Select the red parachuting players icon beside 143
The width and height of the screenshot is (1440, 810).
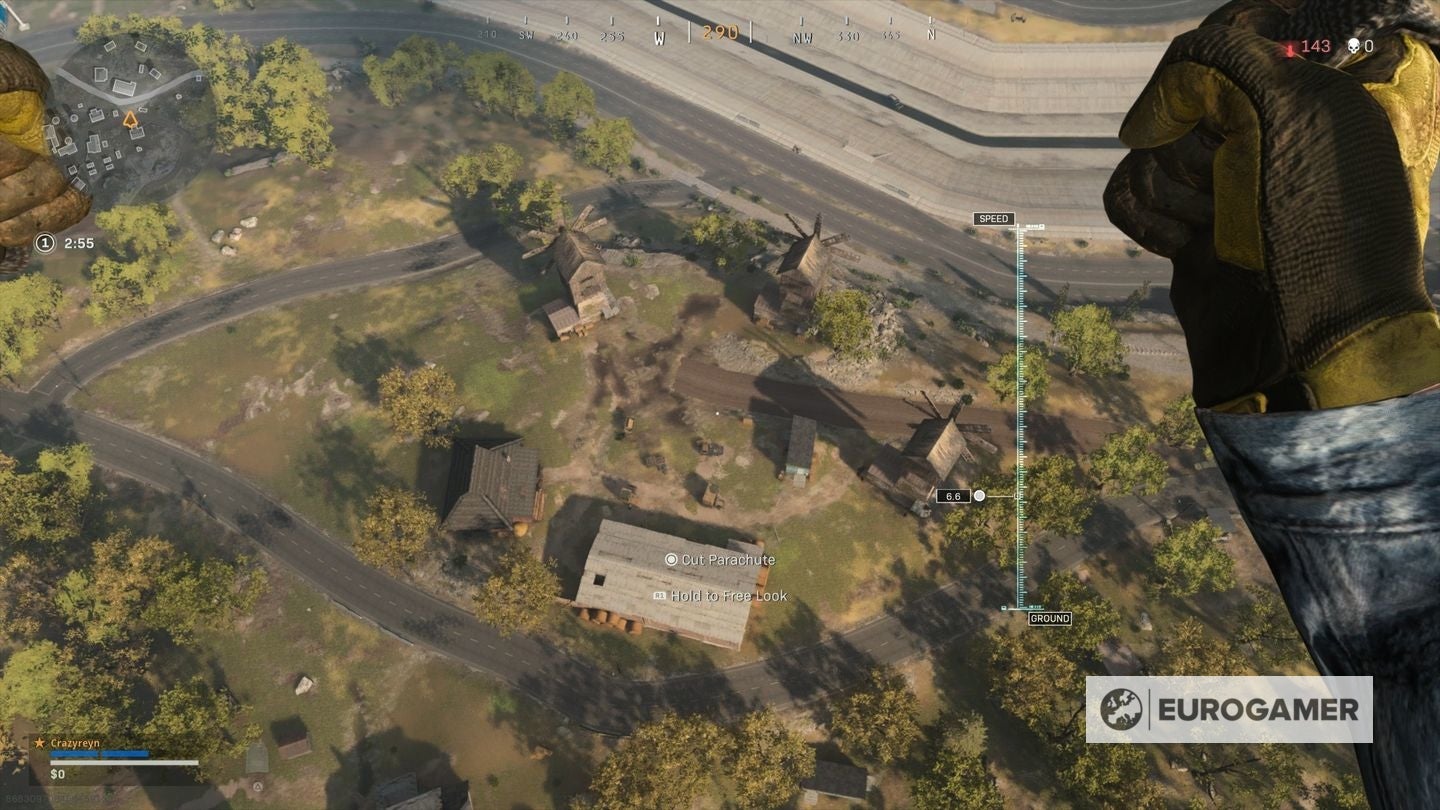point(1288,45)
